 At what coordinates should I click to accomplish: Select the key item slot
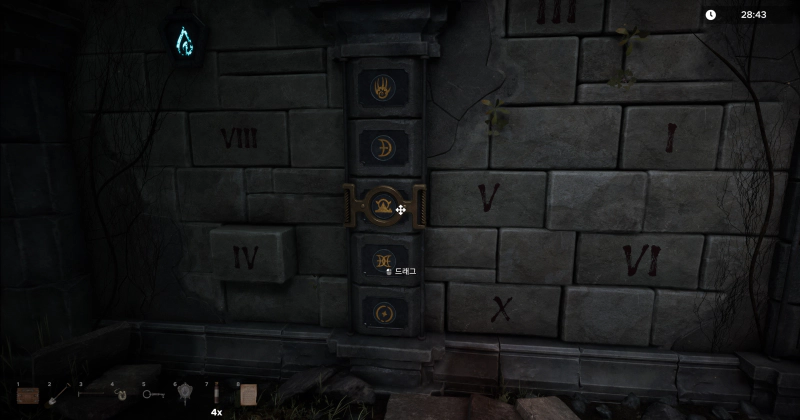[153, 394]
